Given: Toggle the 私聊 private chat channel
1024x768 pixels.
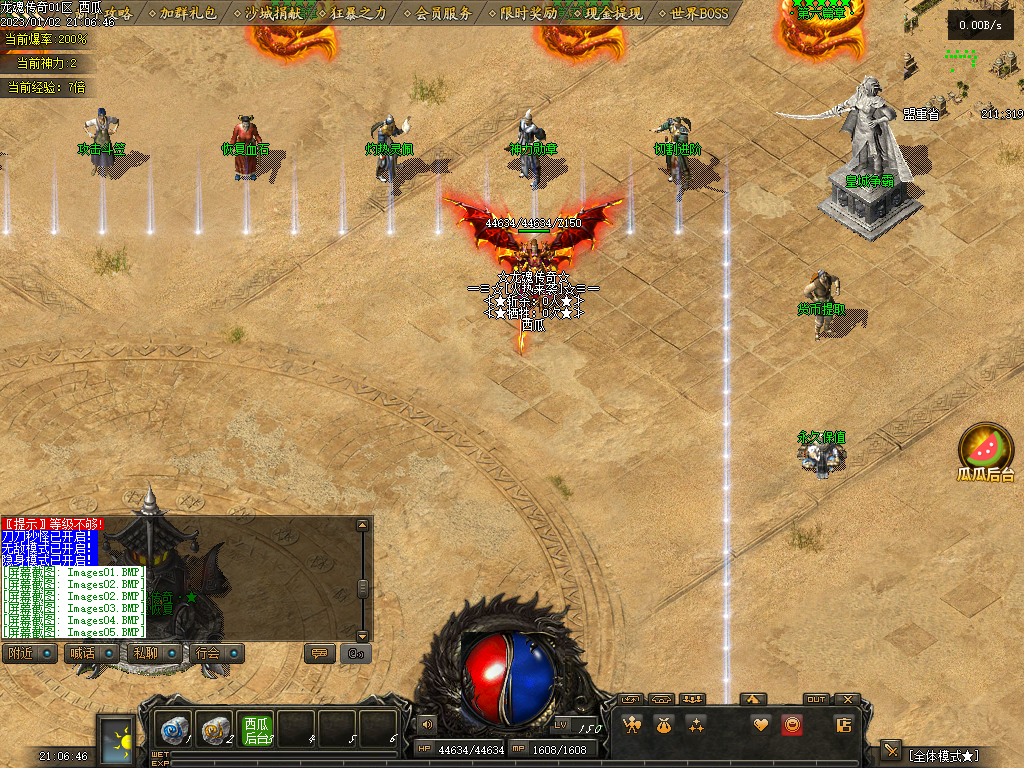Looking at the screenshot, I should tap(153, 653).
